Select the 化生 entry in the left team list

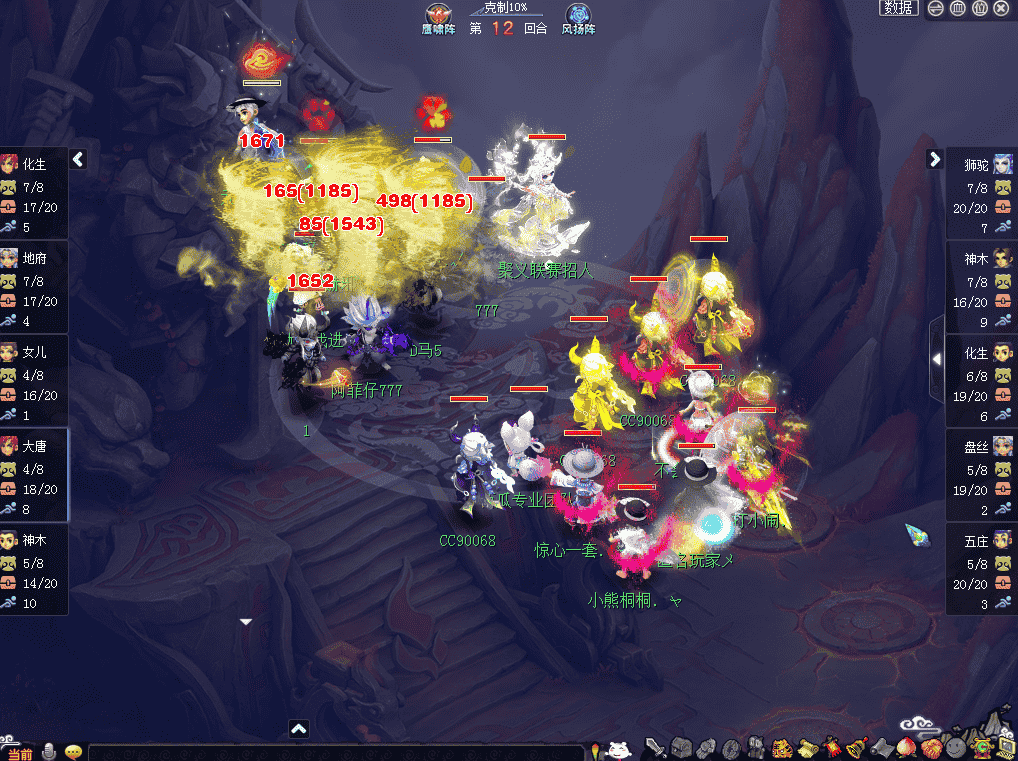[34, 192]
